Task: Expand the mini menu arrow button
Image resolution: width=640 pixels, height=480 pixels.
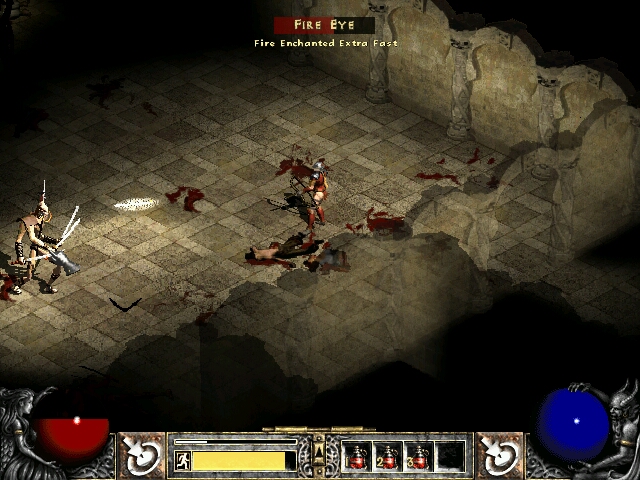Action: (319, 441)
